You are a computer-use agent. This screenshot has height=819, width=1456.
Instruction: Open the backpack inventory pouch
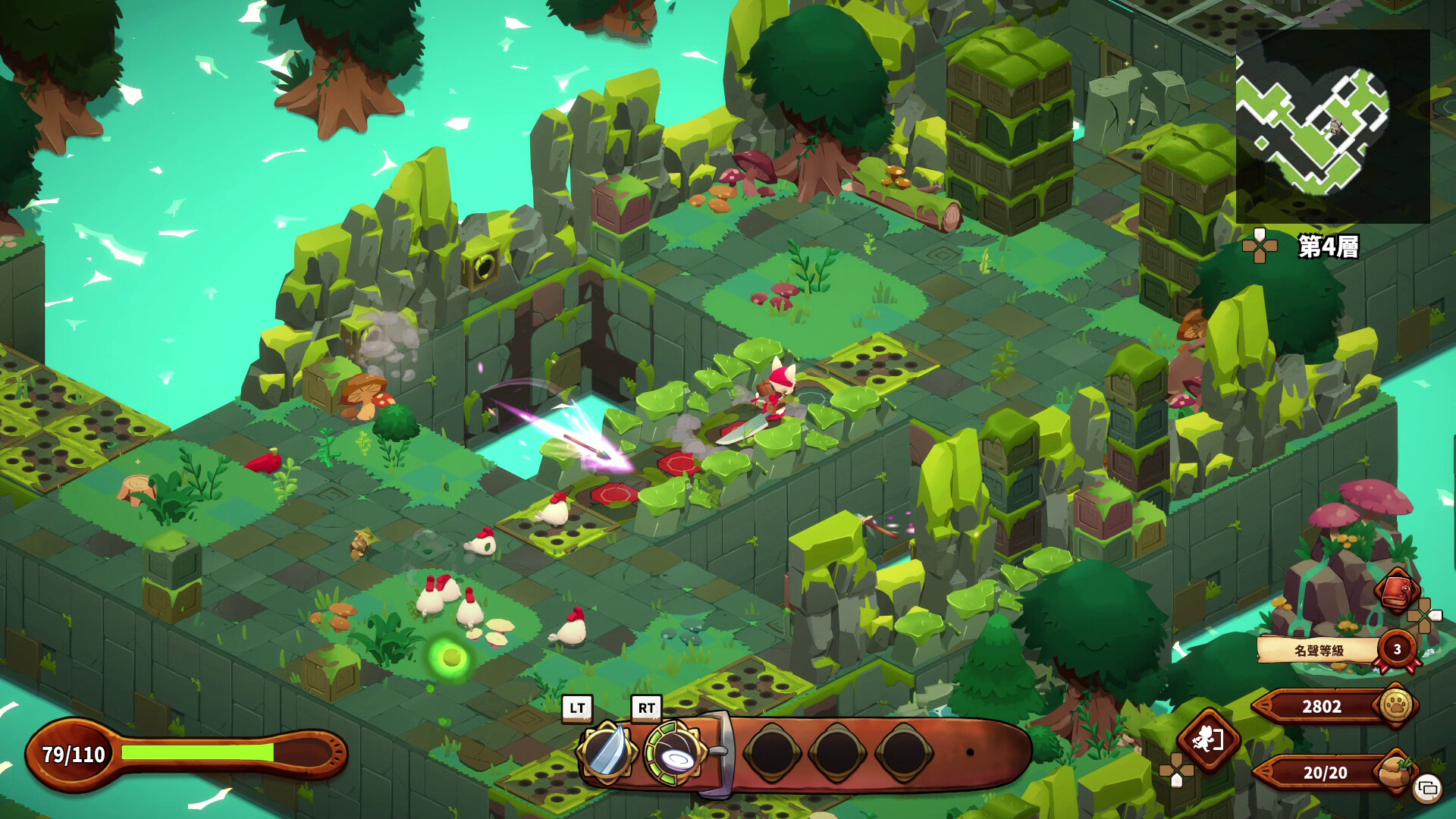(x=1393, y=771)
